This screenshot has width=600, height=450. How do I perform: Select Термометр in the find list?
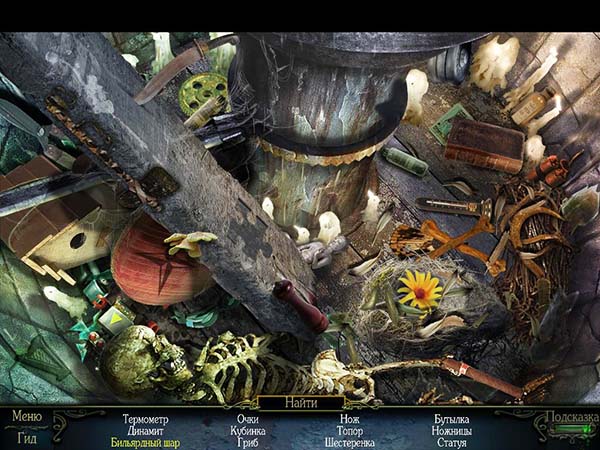145,419
